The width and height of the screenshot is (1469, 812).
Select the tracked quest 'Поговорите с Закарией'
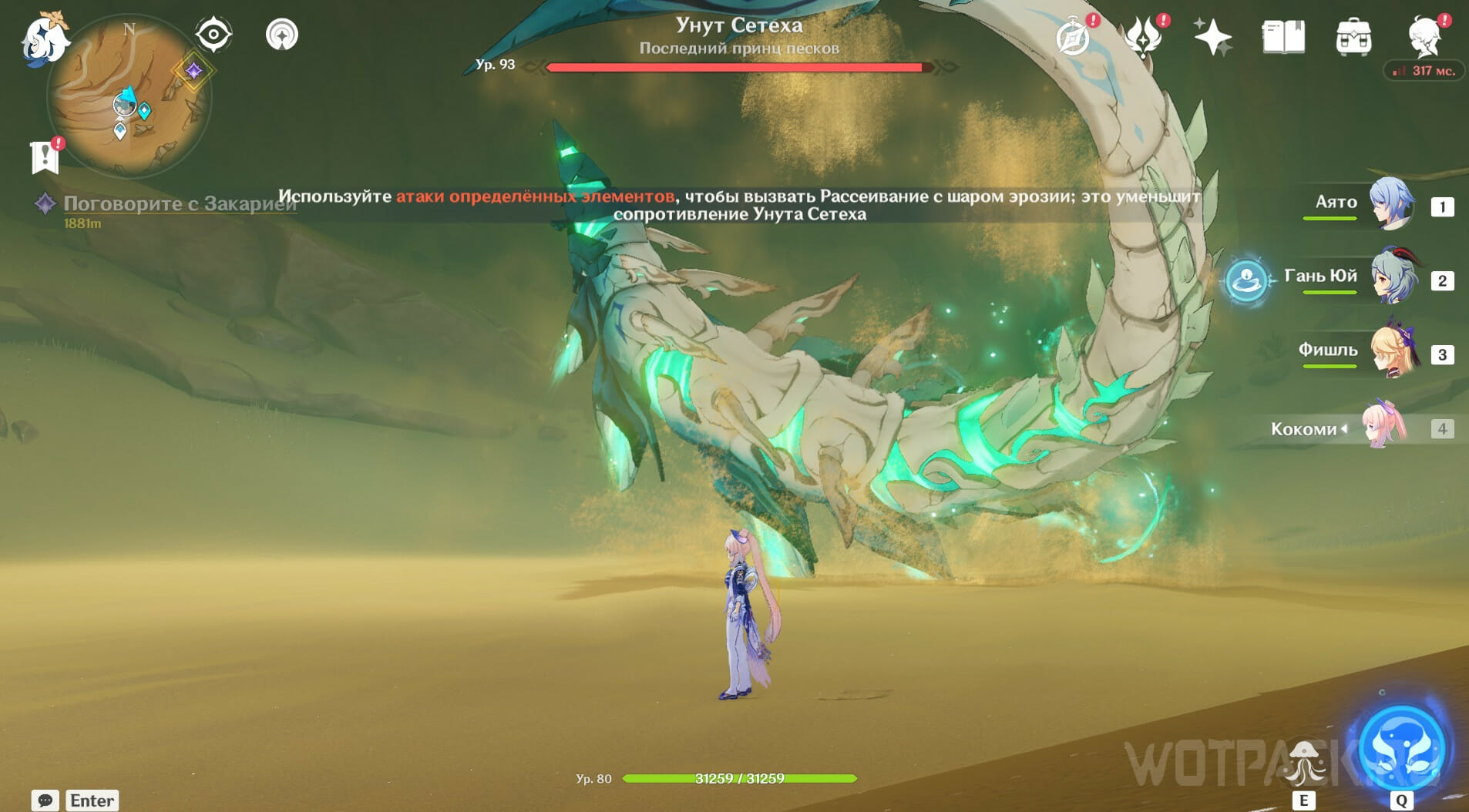click(179, 203)
